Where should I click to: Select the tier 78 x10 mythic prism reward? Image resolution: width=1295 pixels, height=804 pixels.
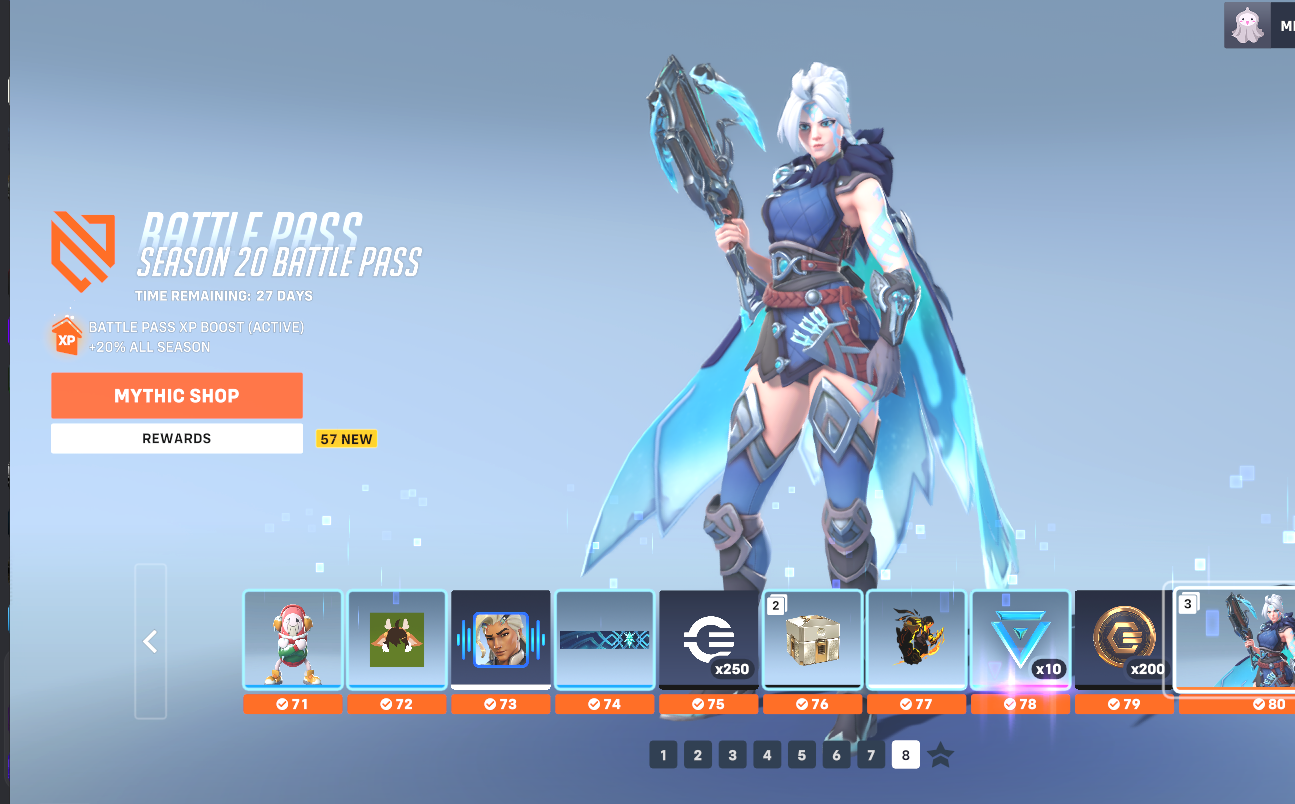point(1021,640)
